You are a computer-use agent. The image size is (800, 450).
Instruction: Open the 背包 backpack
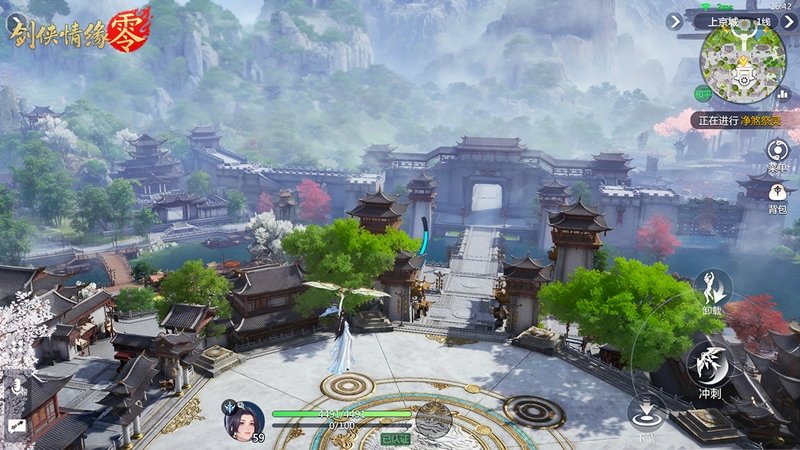point(779,193)
